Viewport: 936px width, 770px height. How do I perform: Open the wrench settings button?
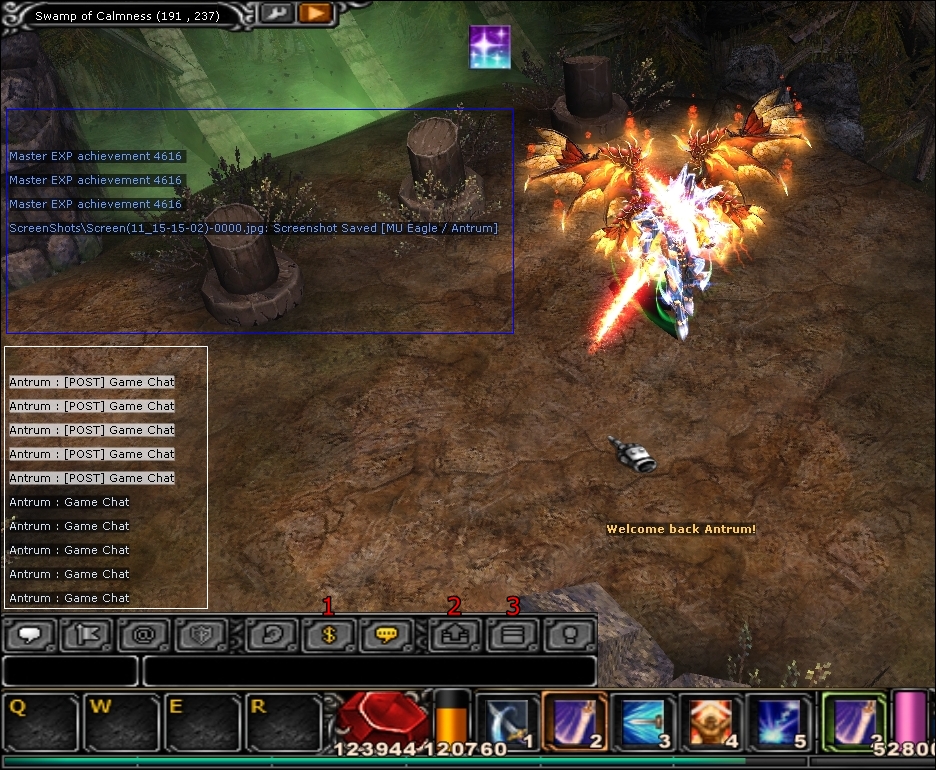pos(275,14)
